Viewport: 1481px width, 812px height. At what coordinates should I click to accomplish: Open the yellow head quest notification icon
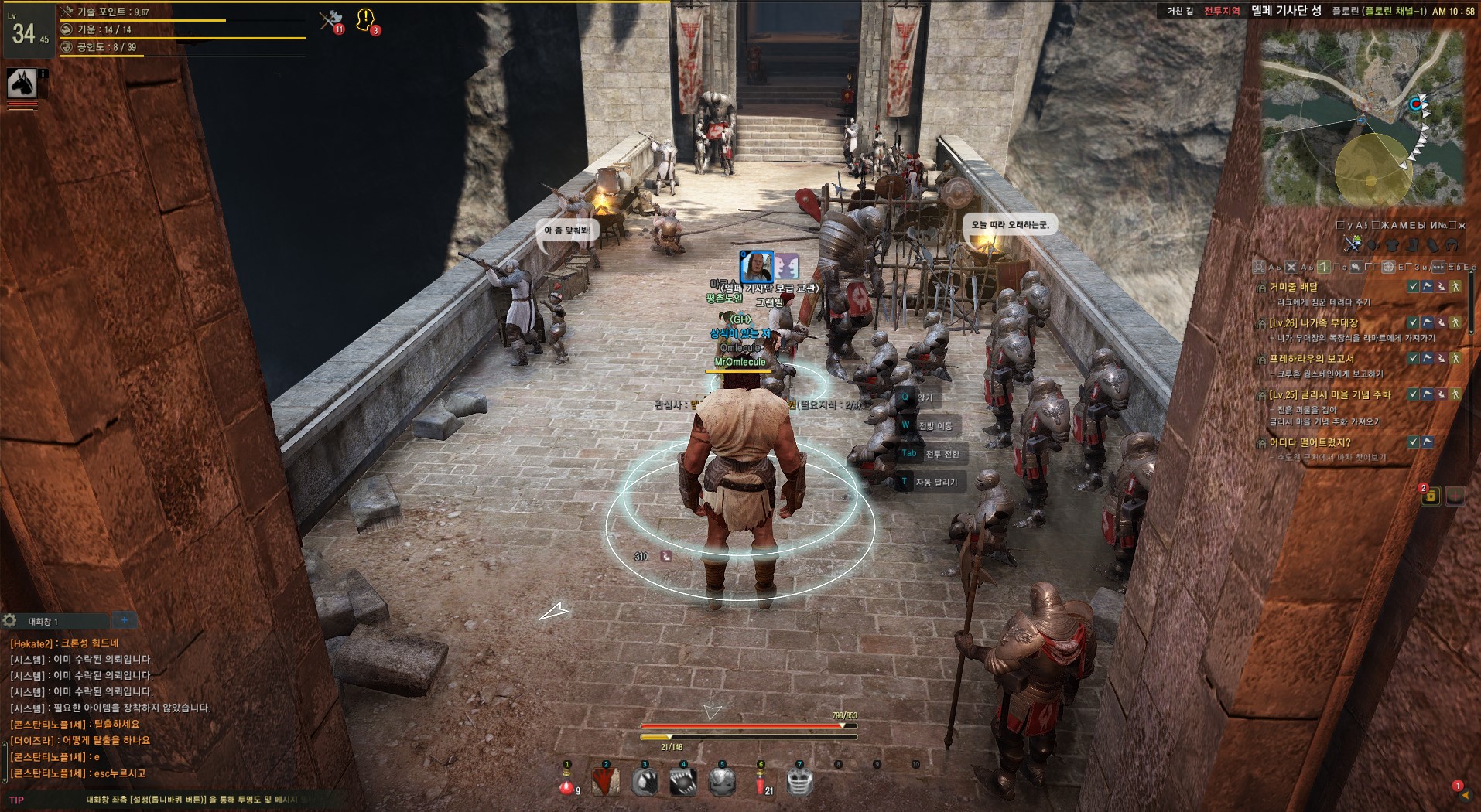pyautogui.click(x=365, y=20)
